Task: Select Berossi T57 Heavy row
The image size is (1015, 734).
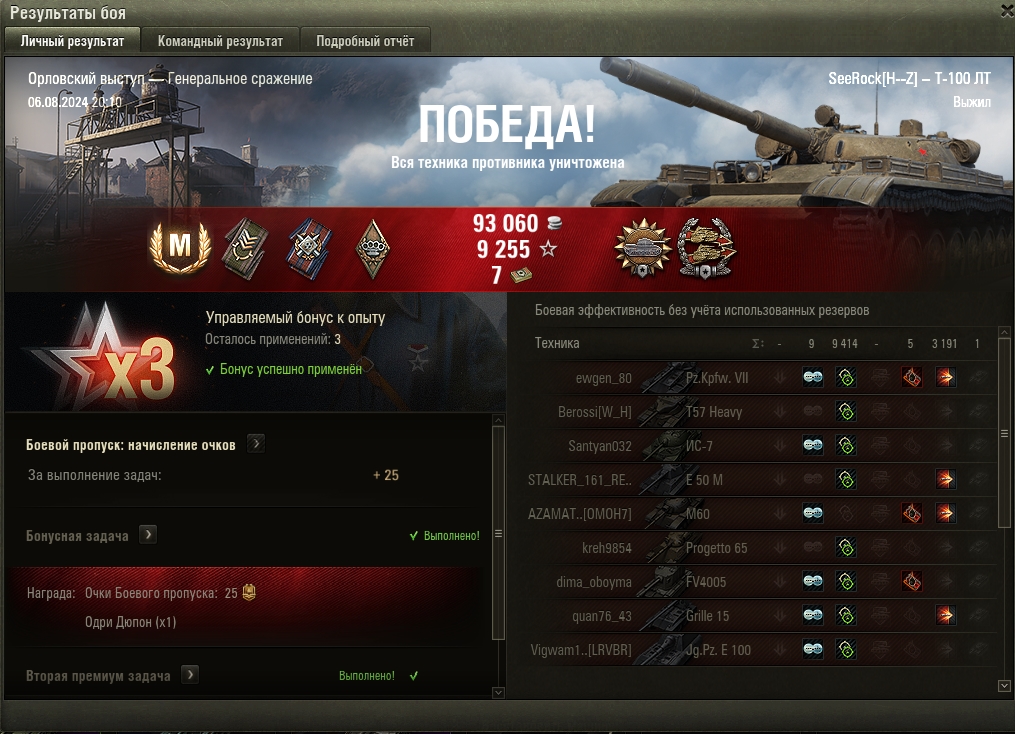Action: click(x=700, y=412)
